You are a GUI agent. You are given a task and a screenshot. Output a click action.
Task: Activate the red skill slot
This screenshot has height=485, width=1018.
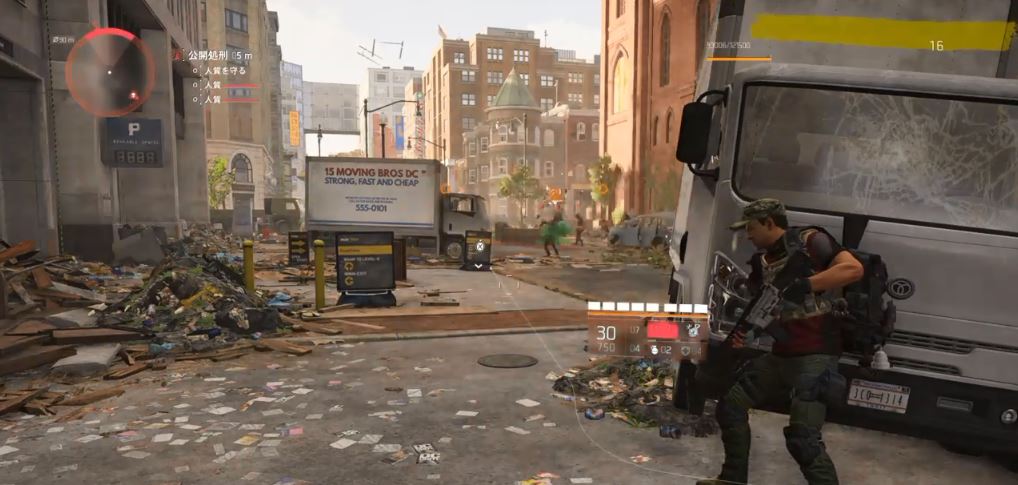pos(662,329)
